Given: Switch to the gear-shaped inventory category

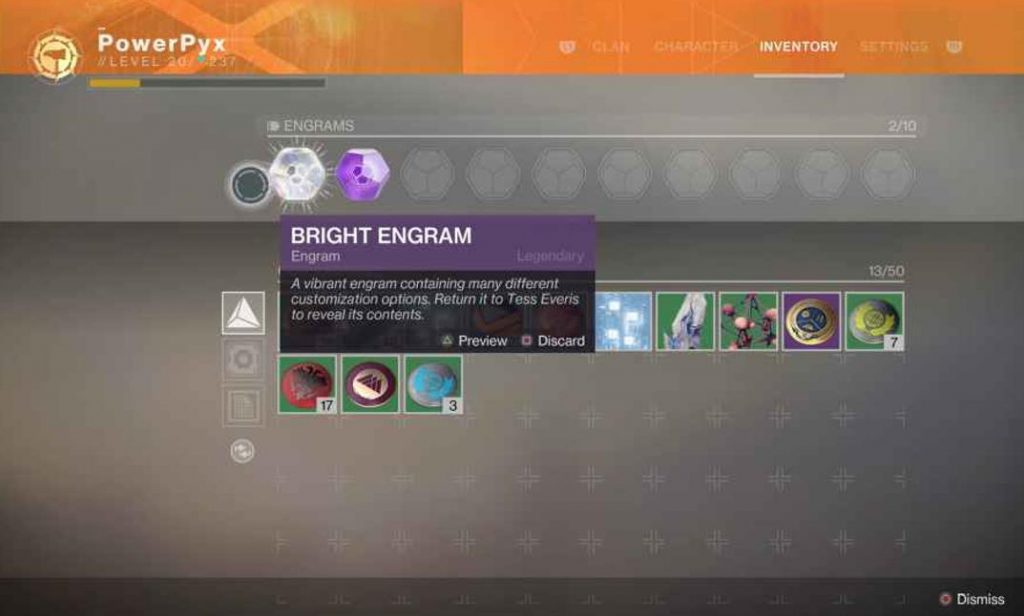Looking at the screenshot, I should point(243,360).
